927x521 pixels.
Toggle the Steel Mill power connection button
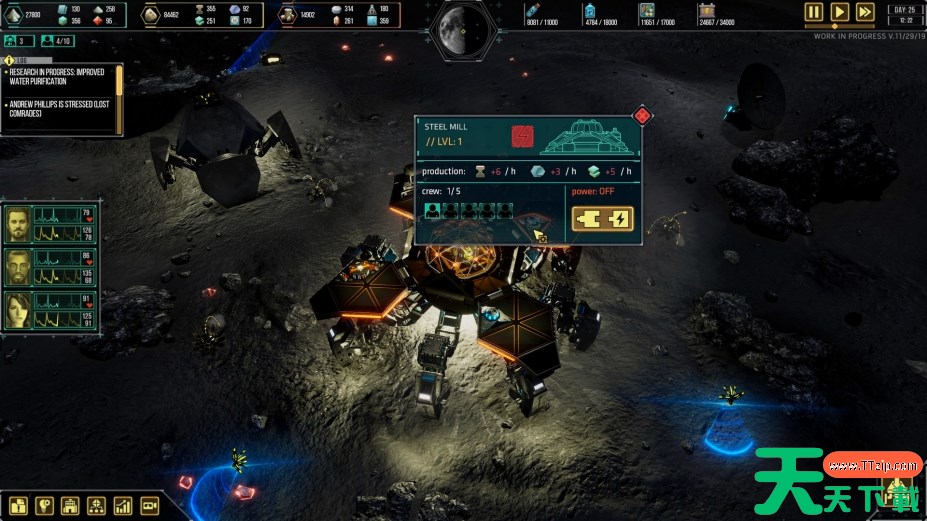(x=602, y=219)
